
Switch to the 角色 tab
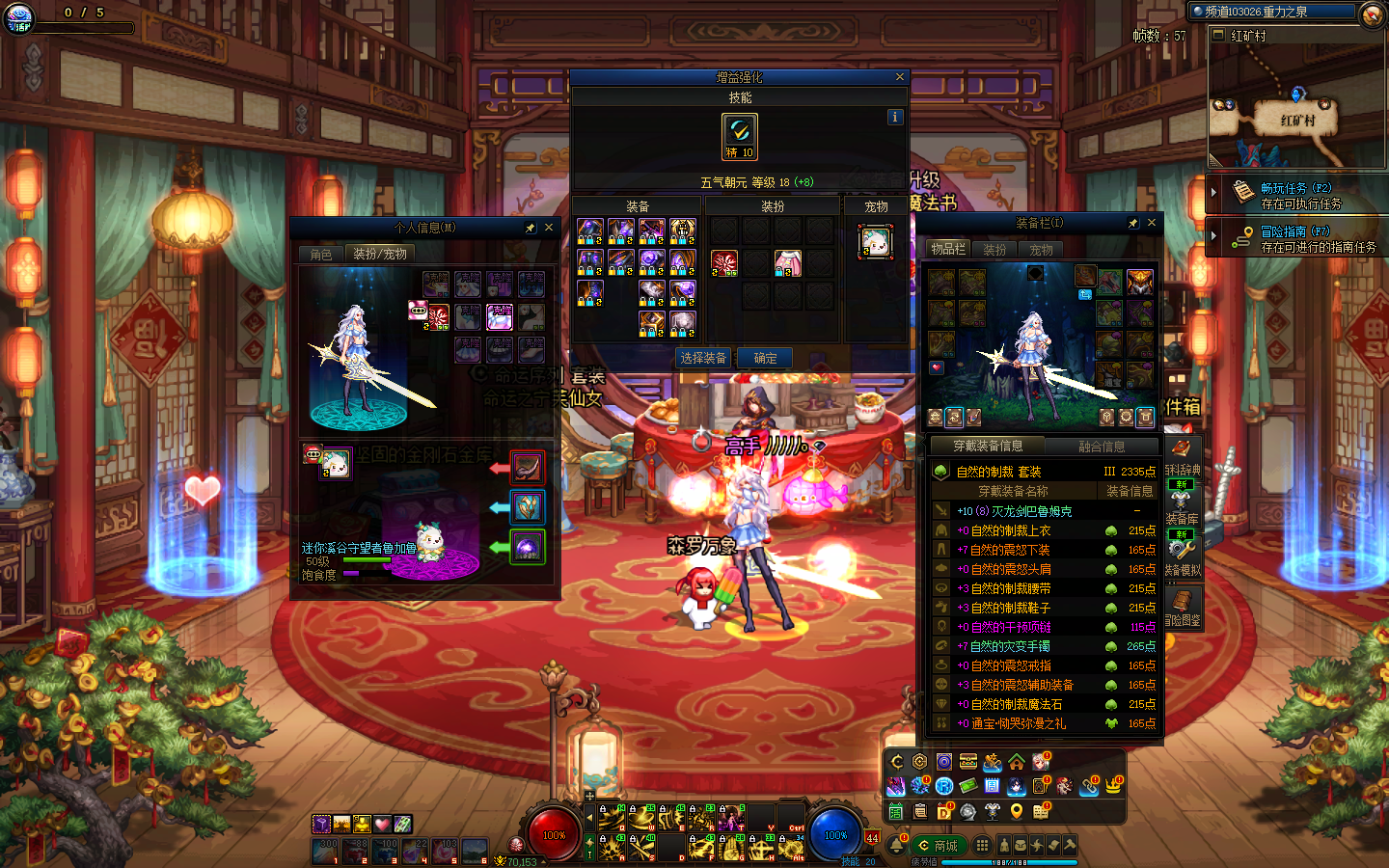pyautogui.click(x=321, y=254)
